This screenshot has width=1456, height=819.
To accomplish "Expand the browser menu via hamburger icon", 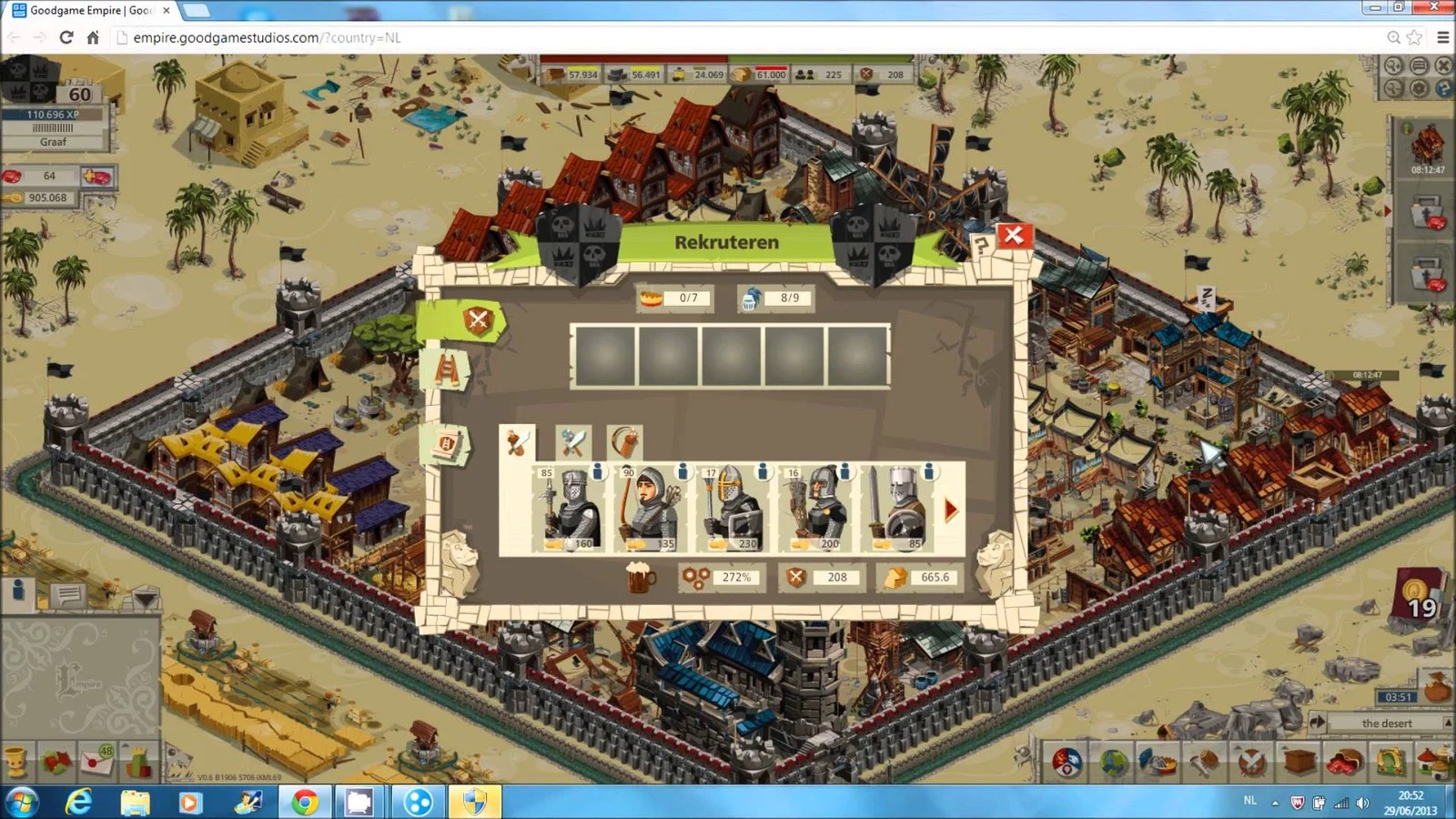I will pos(1443,38).
